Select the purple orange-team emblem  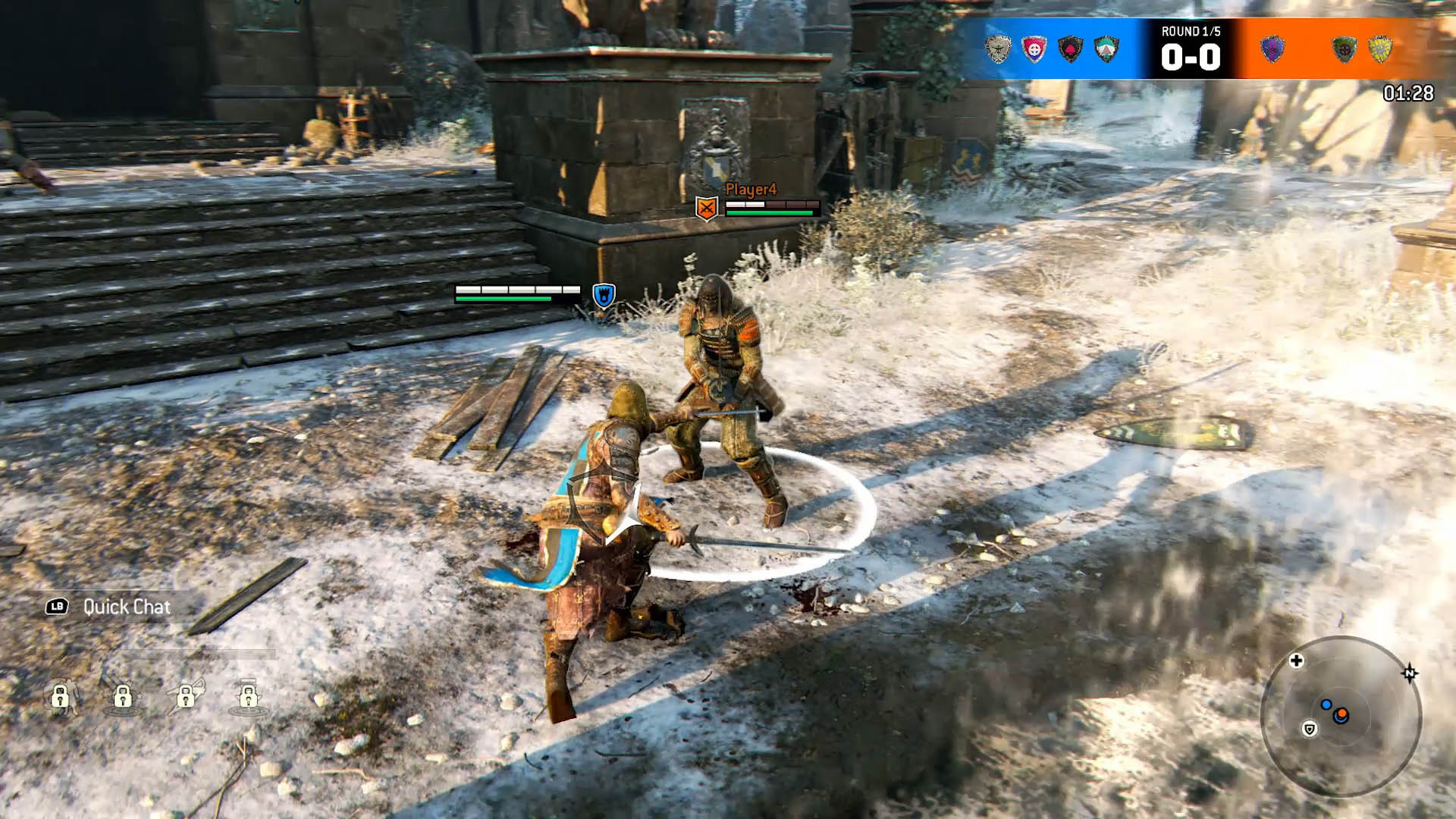click(1272, 49)
